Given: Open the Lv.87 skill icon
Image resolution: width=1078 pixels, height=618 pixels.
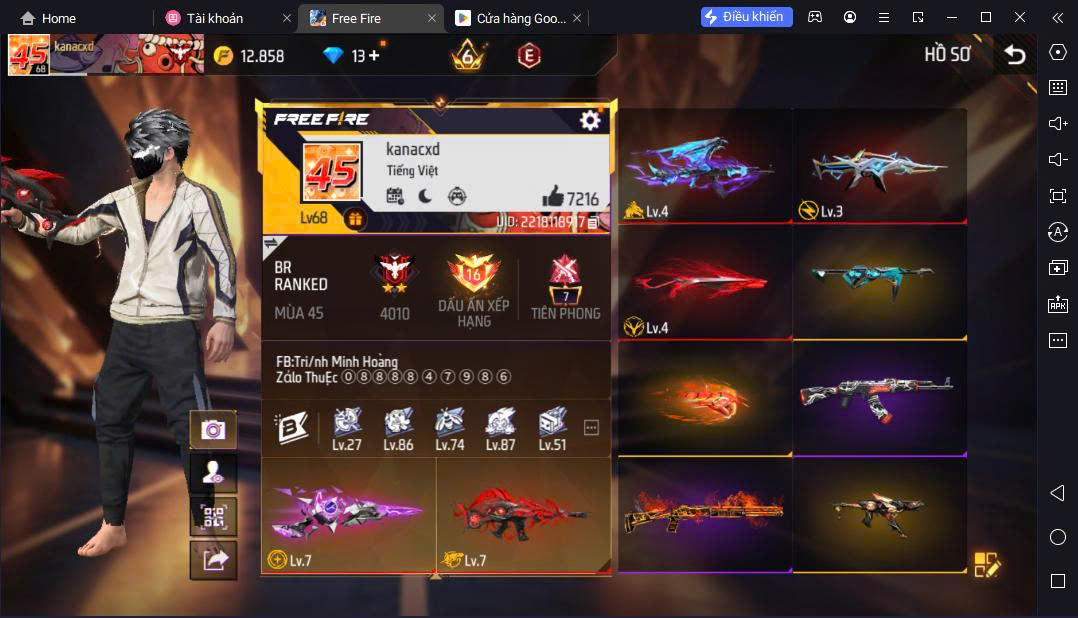Looking at the screenshot, I should [x=500, y=428].
